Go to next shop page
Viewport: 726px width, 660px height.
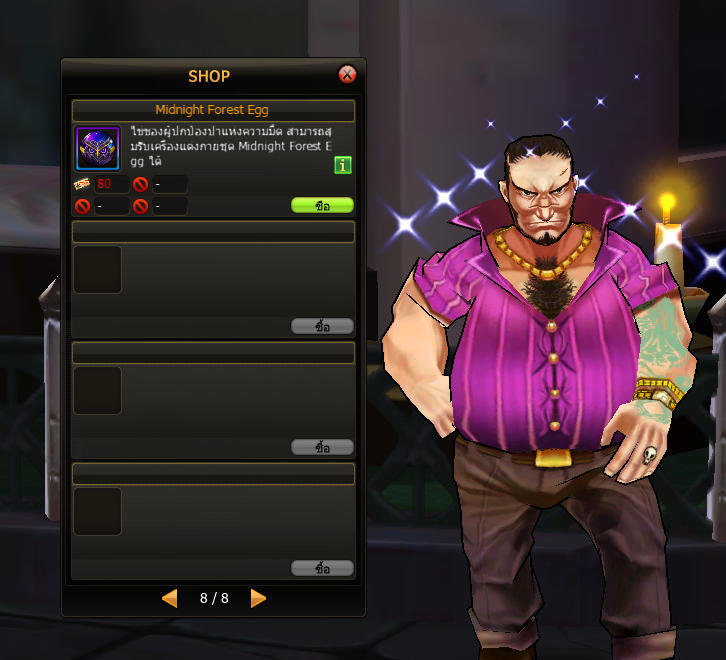point(258,598)
